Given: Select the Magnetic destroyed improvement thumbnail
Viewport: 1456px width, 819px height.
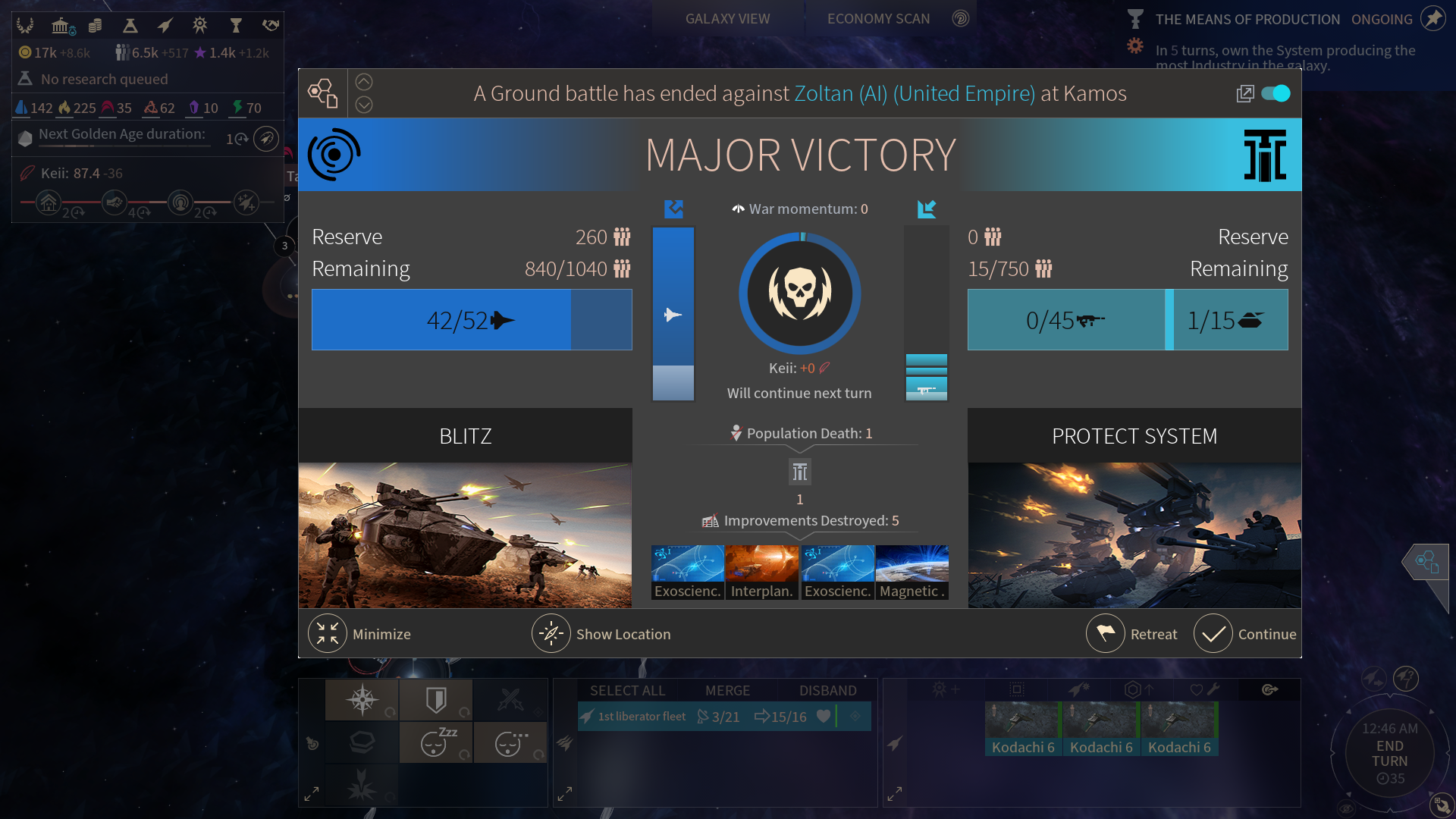Looking at the screenshot, I should coord(912,572).
